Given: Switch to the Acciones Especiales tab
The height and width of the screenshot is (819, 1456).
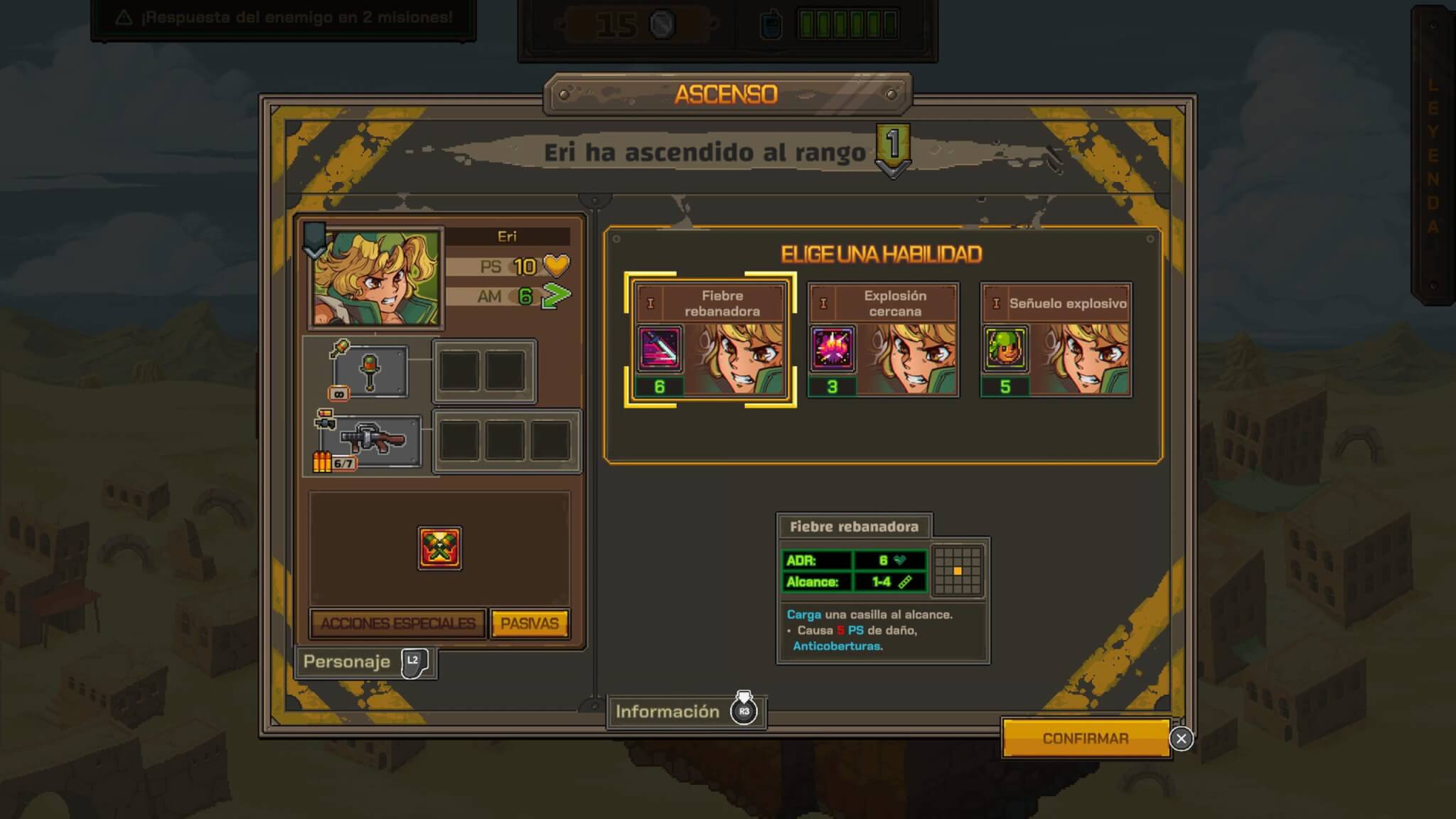Looking at the screenshot, I should point(397,623).
